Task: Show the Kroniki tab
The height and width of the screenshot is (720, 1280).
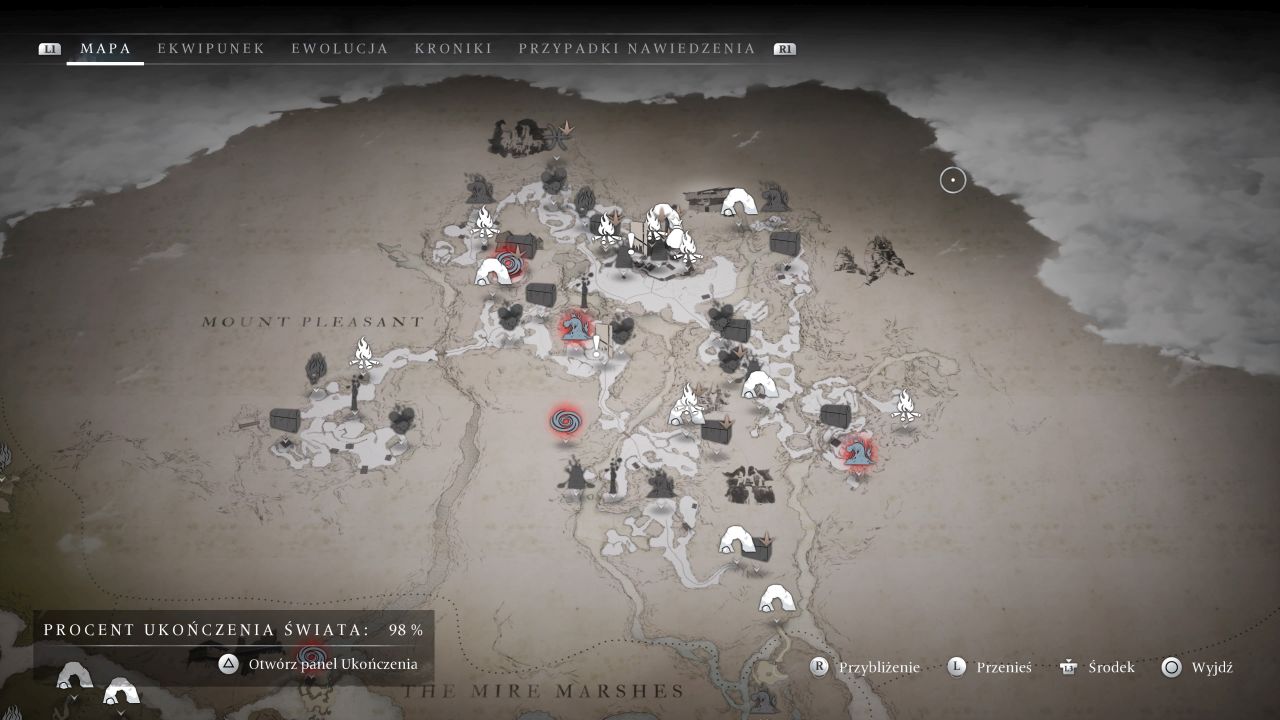Action: coord(453,48)
